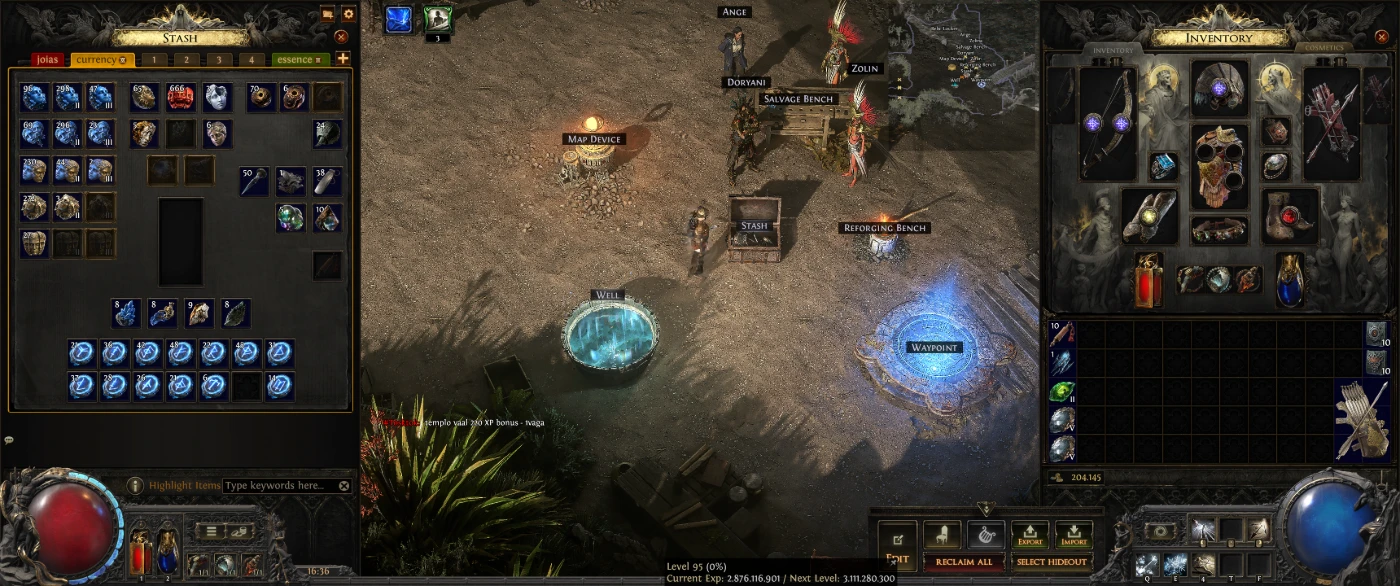Add a new stash tab

(x=343, y=59)
